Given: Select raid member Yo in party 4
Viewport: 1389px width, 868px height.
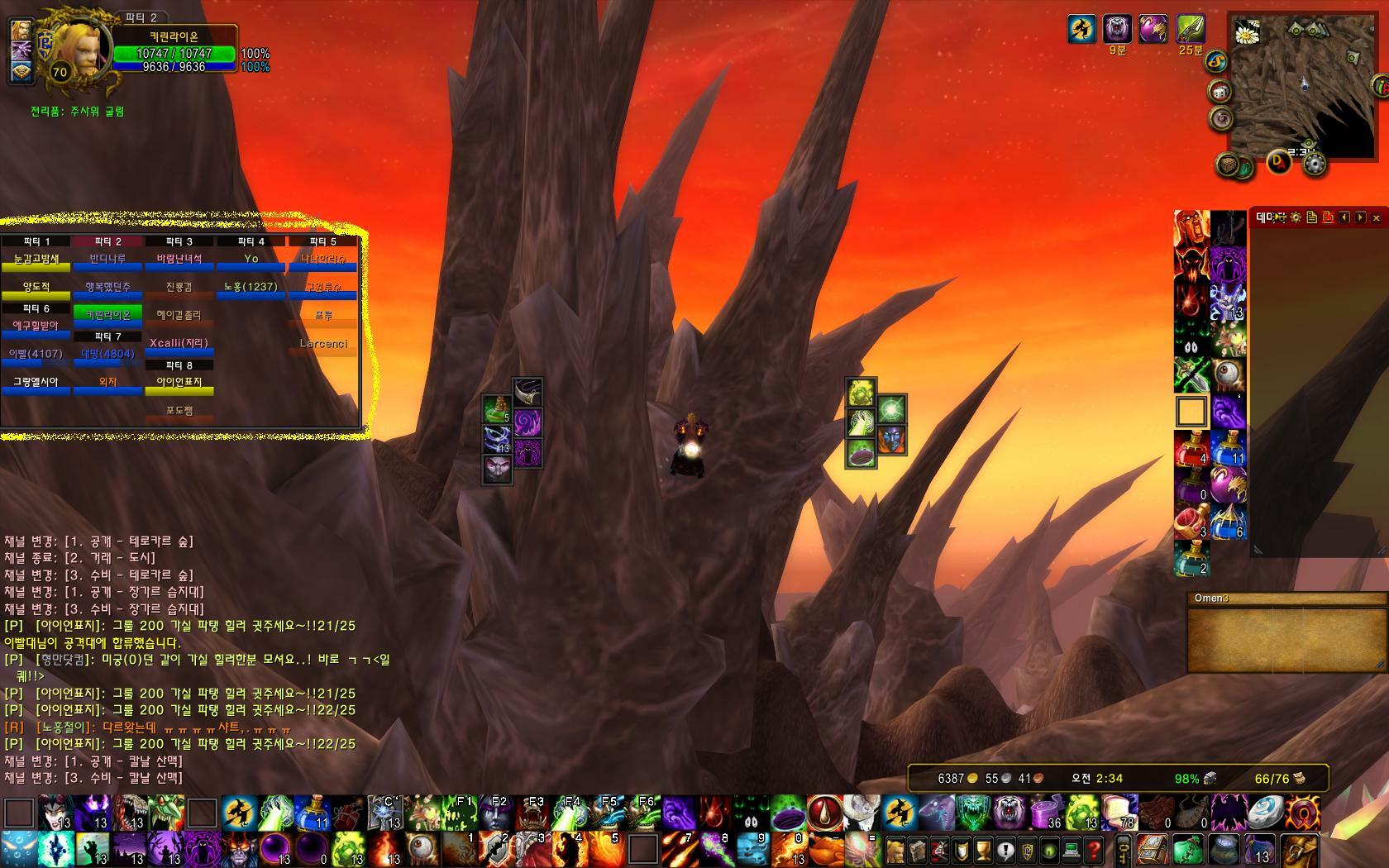Looking at the screenshot, I should 251,260.
